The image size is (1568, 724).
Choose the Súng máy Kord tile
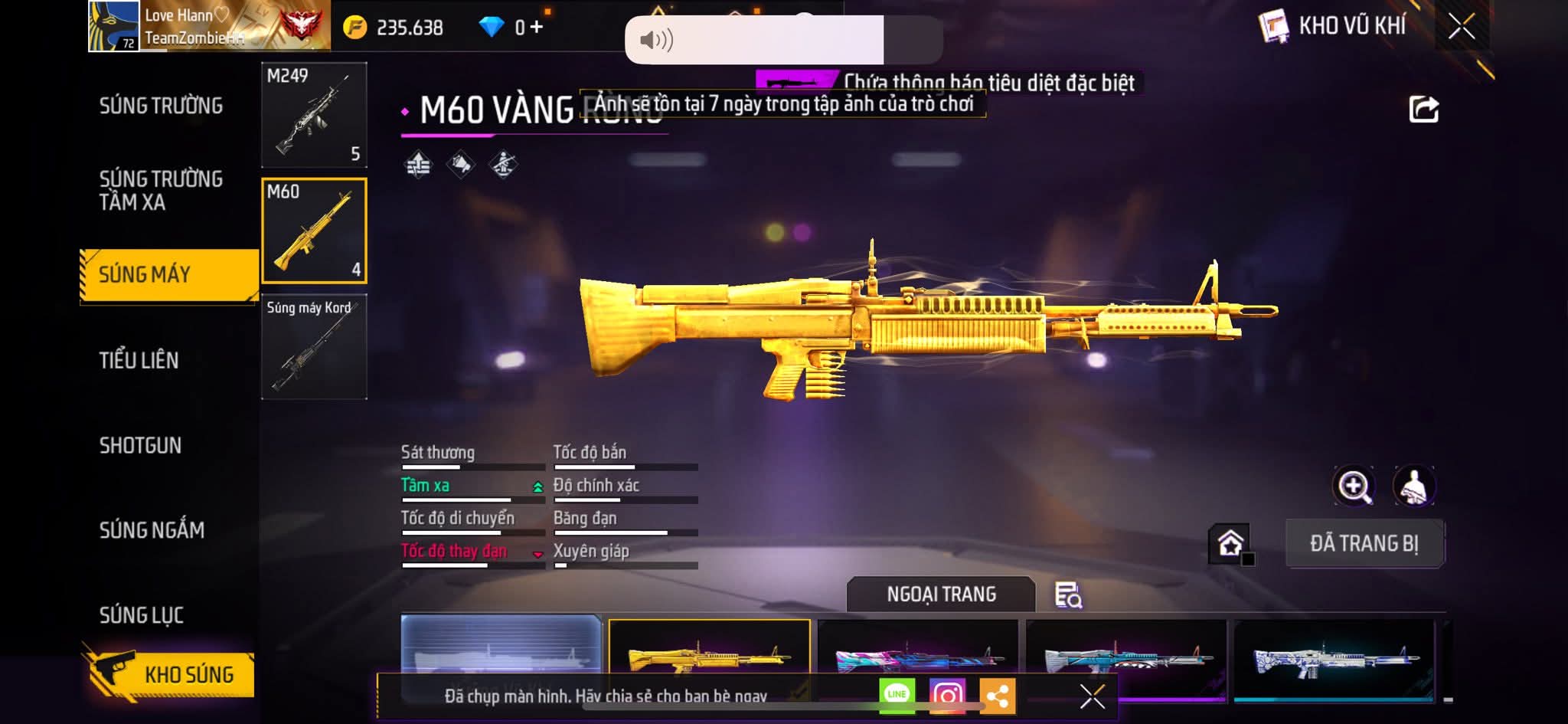(314, 346)
